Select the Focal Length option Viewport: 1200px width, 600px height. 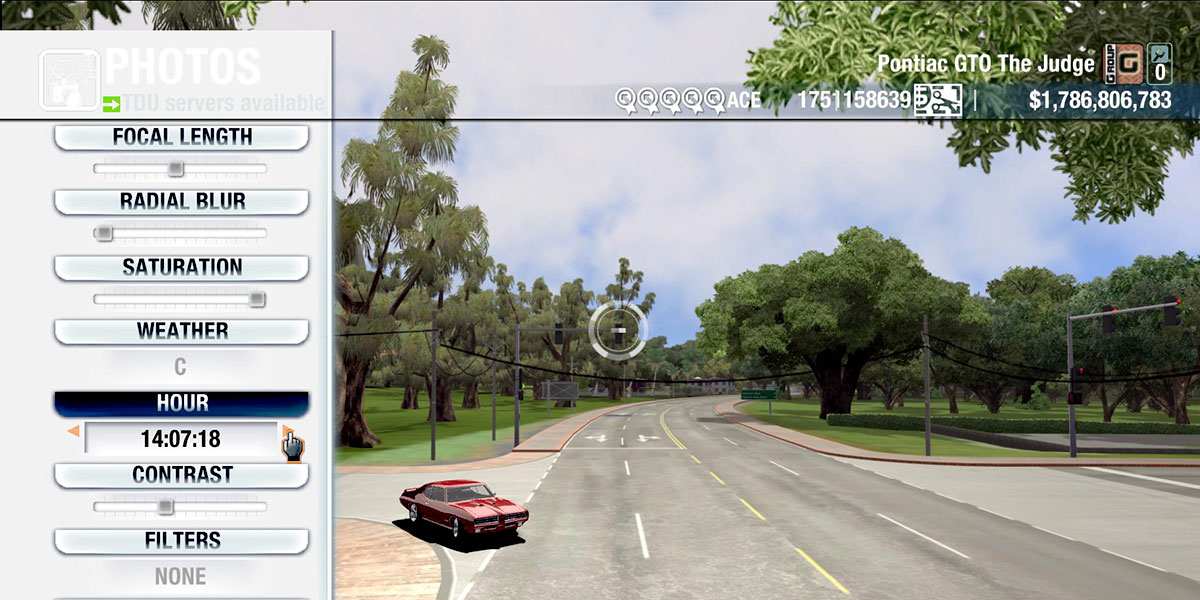click(x=181, y=137)
